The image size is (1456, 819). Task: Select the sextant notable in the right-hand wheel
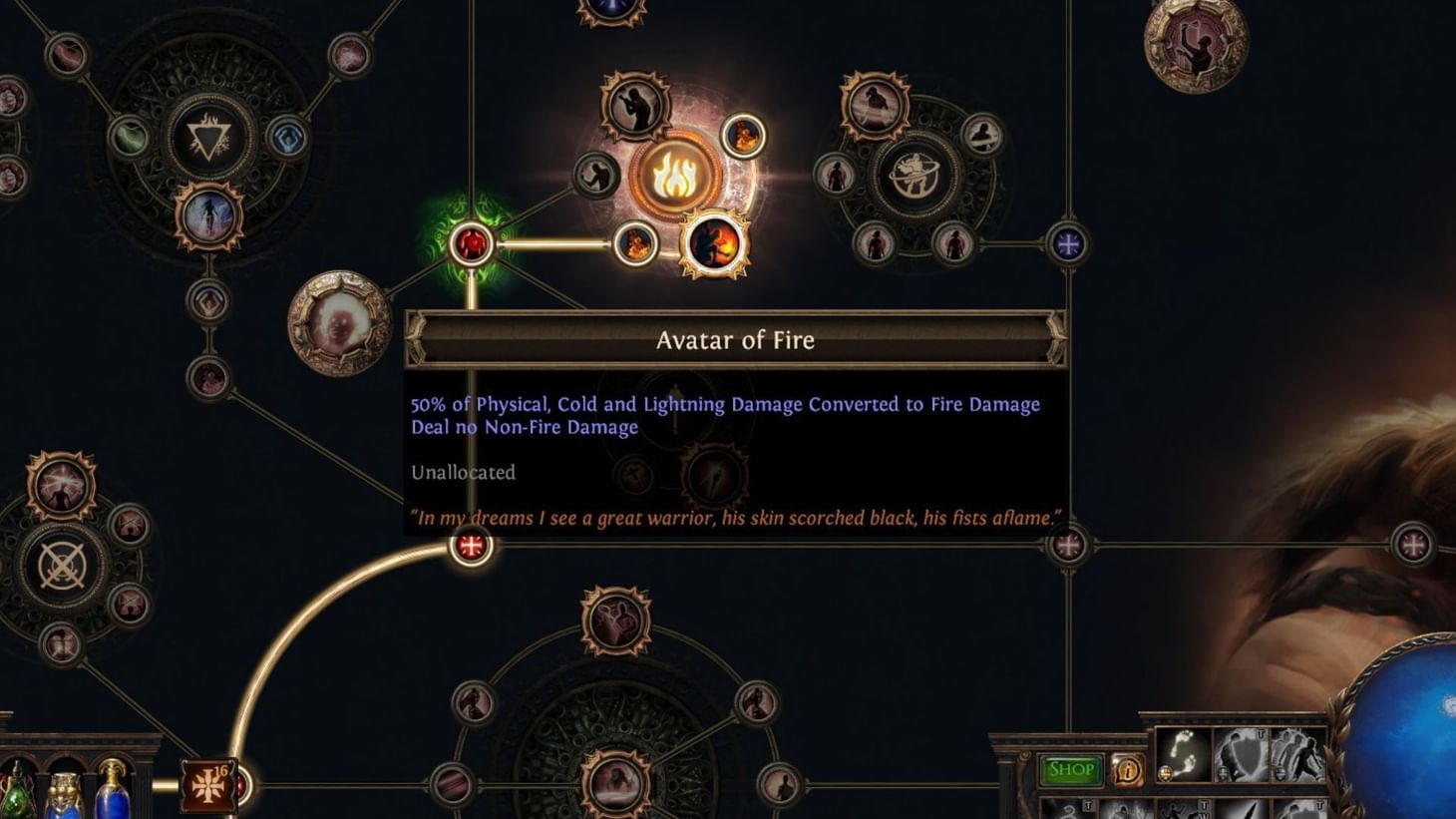pyautogui.click(x=914, y=172)
